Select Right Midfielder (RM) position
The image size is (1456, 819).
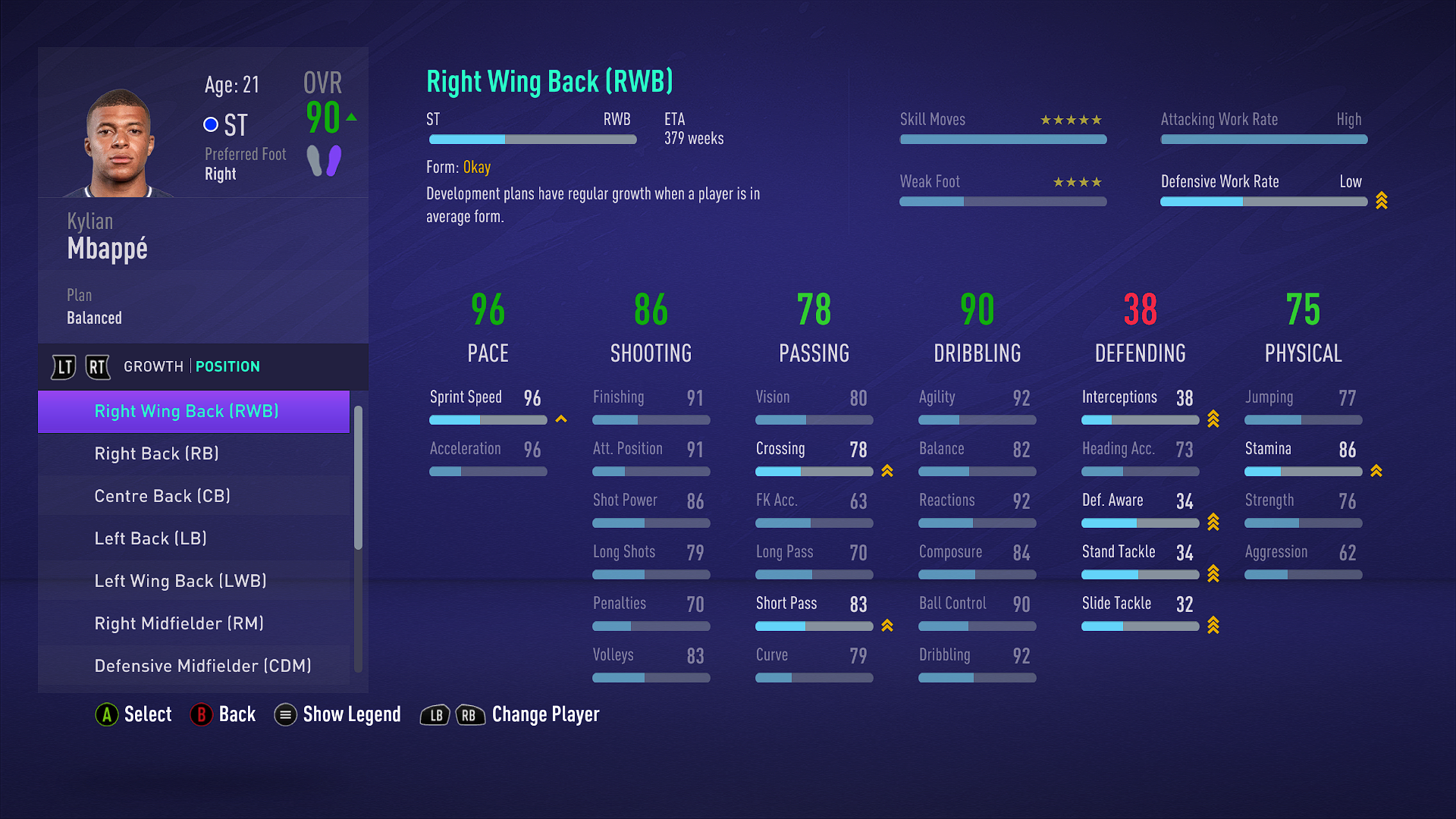[179, 624]
